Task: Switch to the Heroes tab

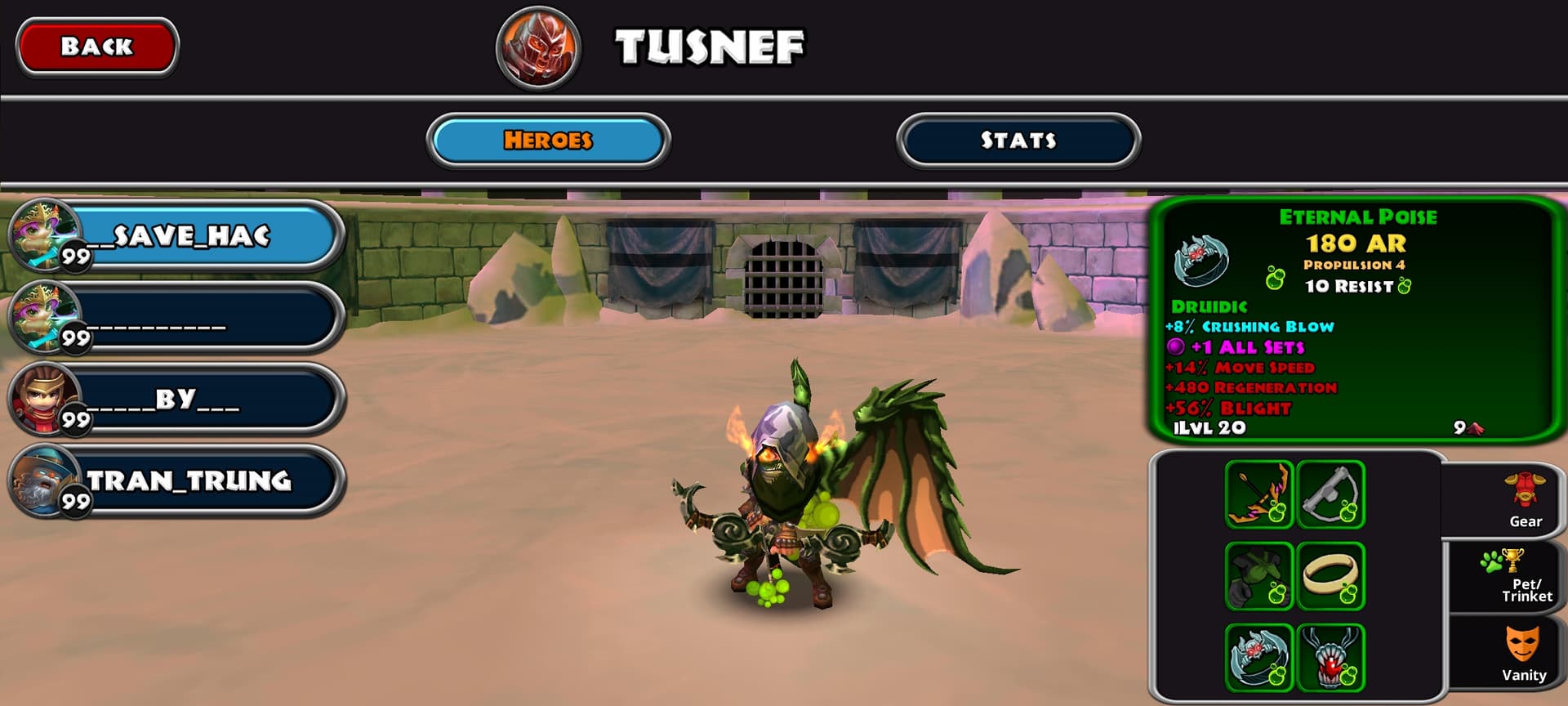Action: tap(548, 141)
